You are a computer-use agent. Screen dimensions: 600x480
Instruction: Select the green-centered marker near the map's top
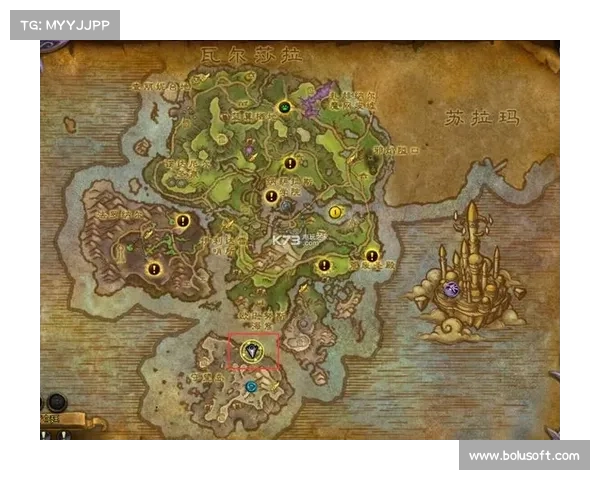tap(285, 107)
